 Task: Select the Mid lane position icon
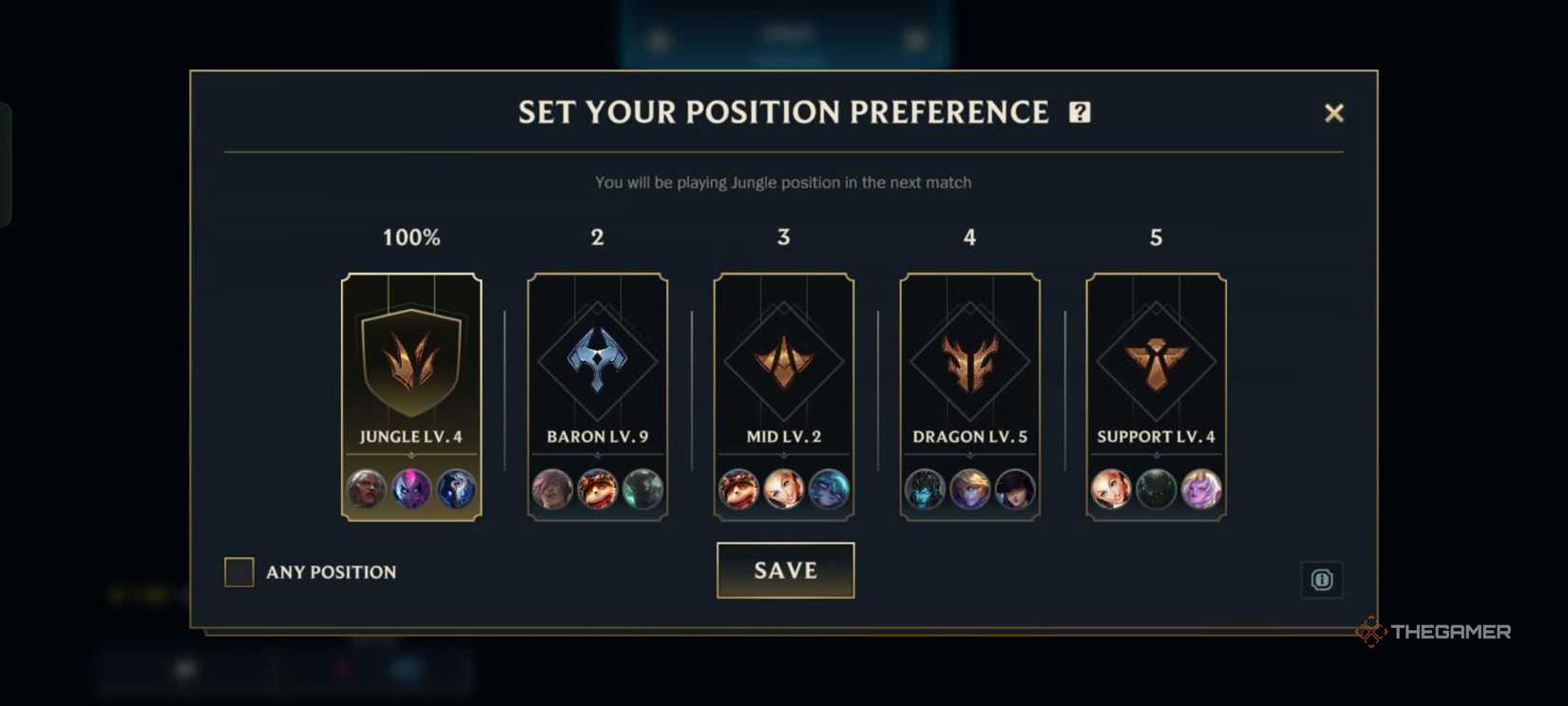[783, 361]
